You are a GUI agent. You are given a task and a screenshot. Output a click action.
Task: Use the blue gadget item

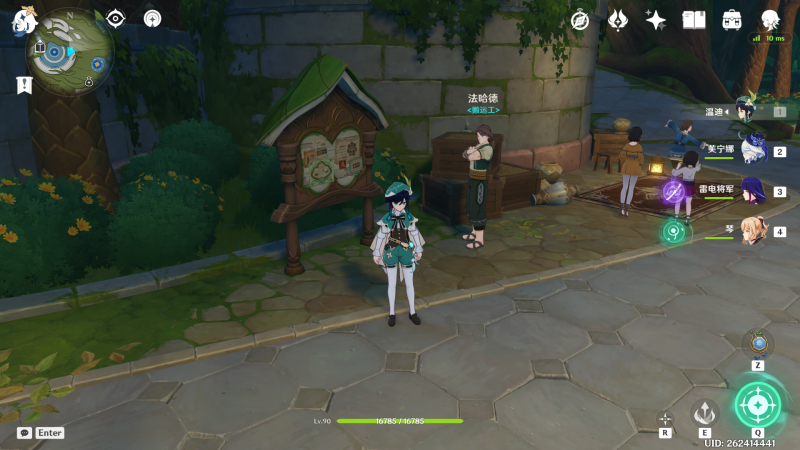pos(758,343)
